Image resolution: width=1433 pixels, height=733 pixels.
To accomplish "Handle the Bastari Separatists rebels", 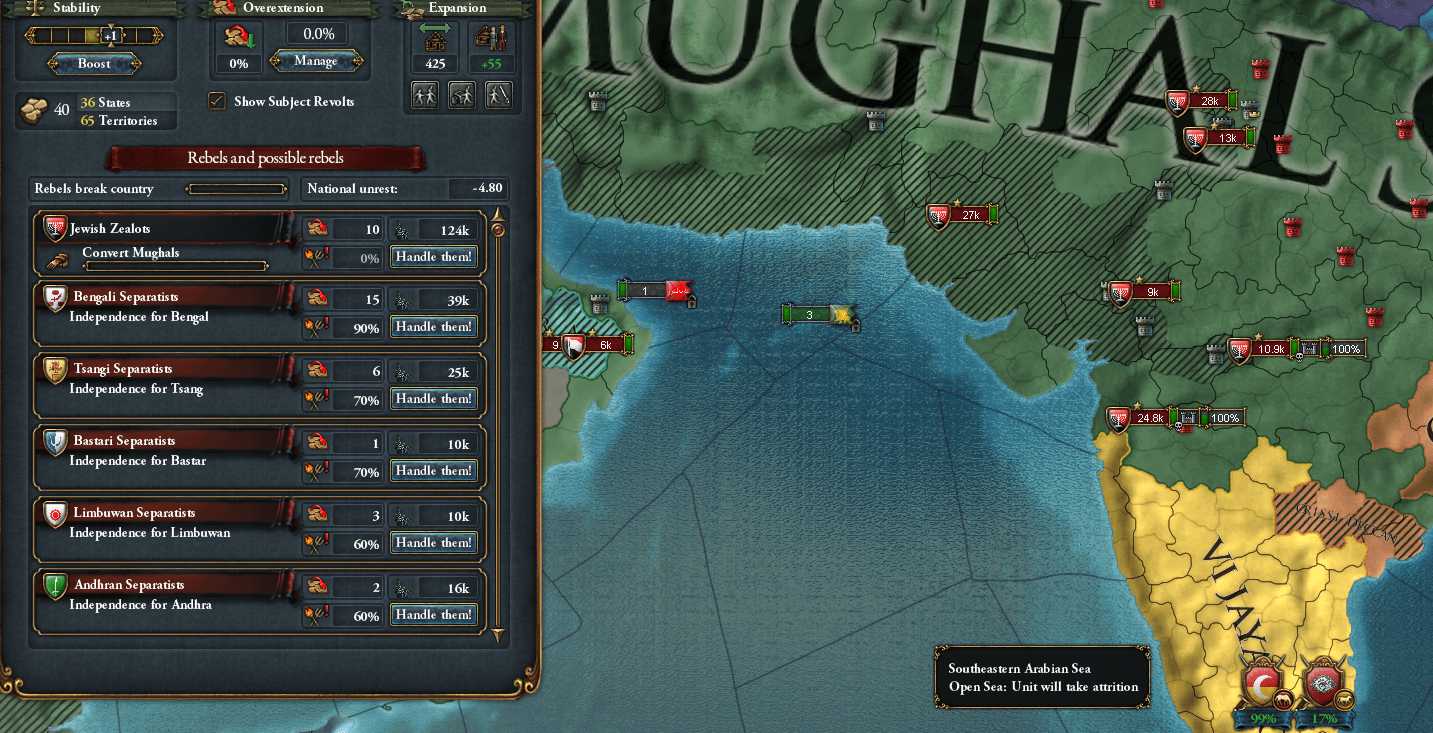I will coord(433,471).
